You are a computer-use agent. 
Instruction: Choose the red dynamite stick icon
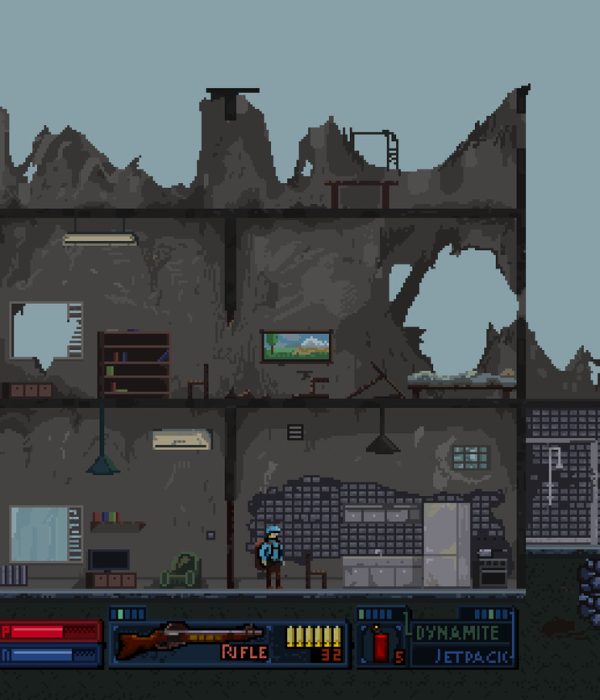pyautogui.click(x=380, y=644)
